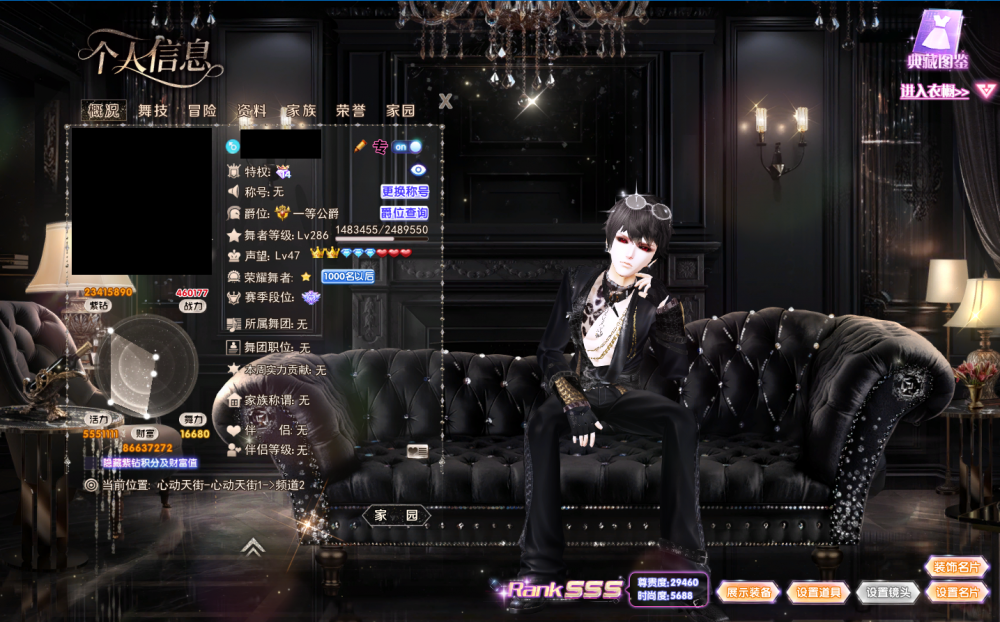Open the 典藏图鉴 dress collection
This screenshot has height=622, width=1000.
tap(938, 40)
